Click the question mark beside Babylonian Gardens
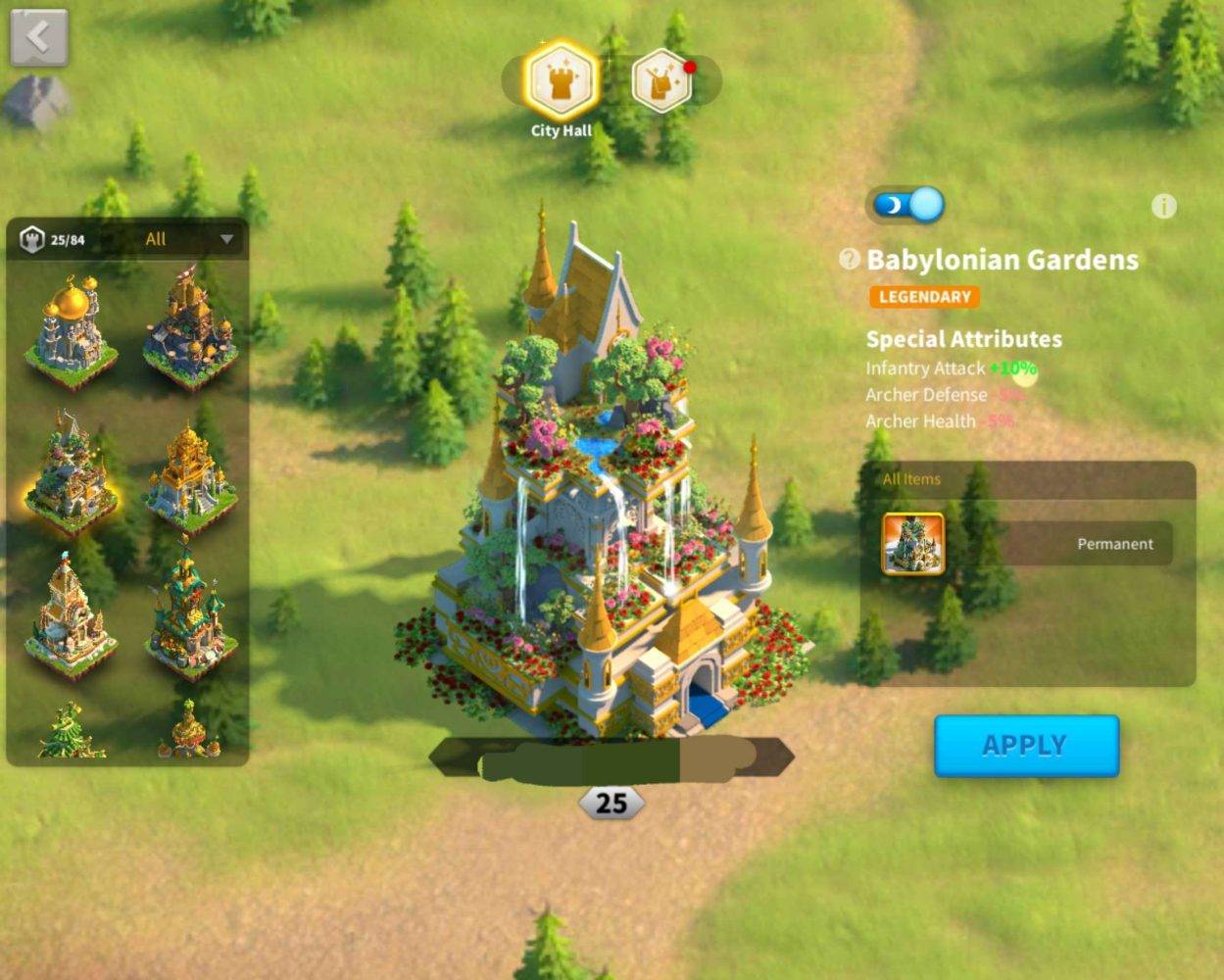The height and width of the screenshot is (980, 1224). tap(849, 260)
